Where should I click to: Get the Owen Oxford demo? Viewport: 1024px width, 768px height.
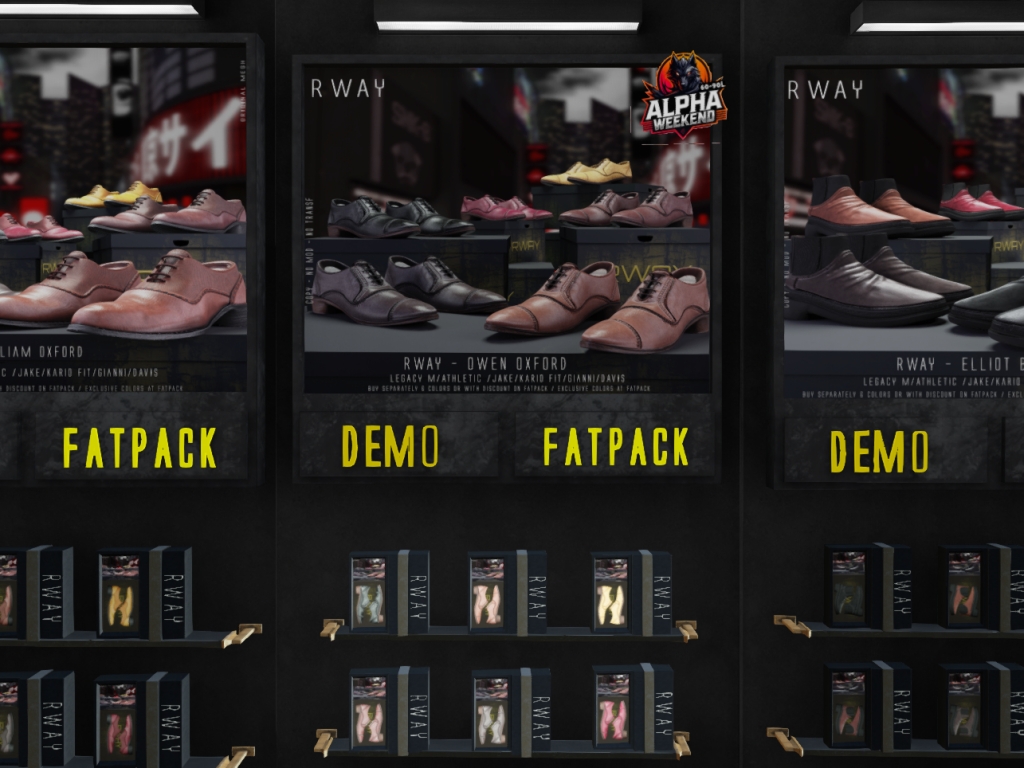pyautogui.click(x=390, y=446)
